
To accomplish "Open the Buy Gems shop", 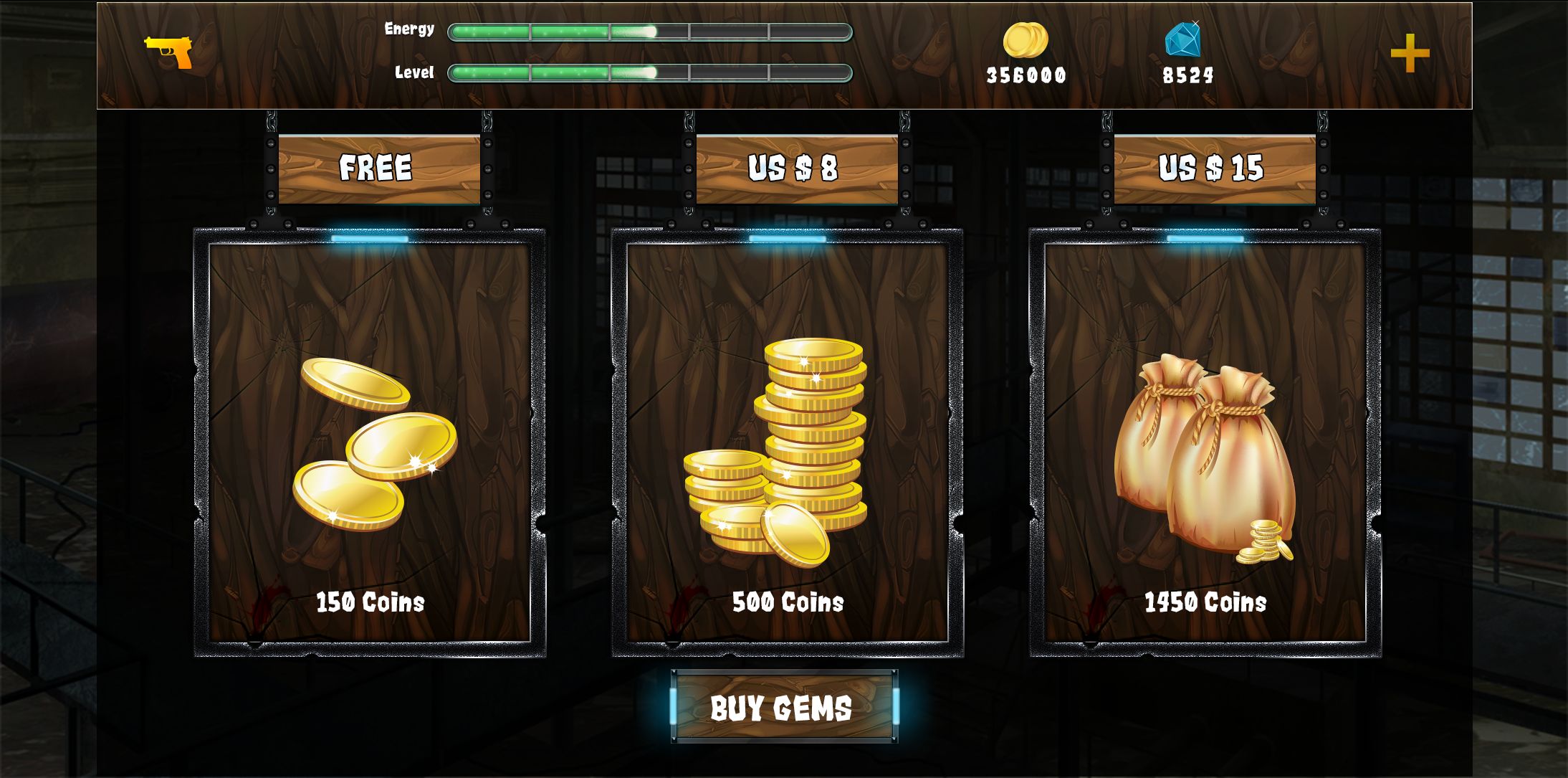I will click(784, 707).
